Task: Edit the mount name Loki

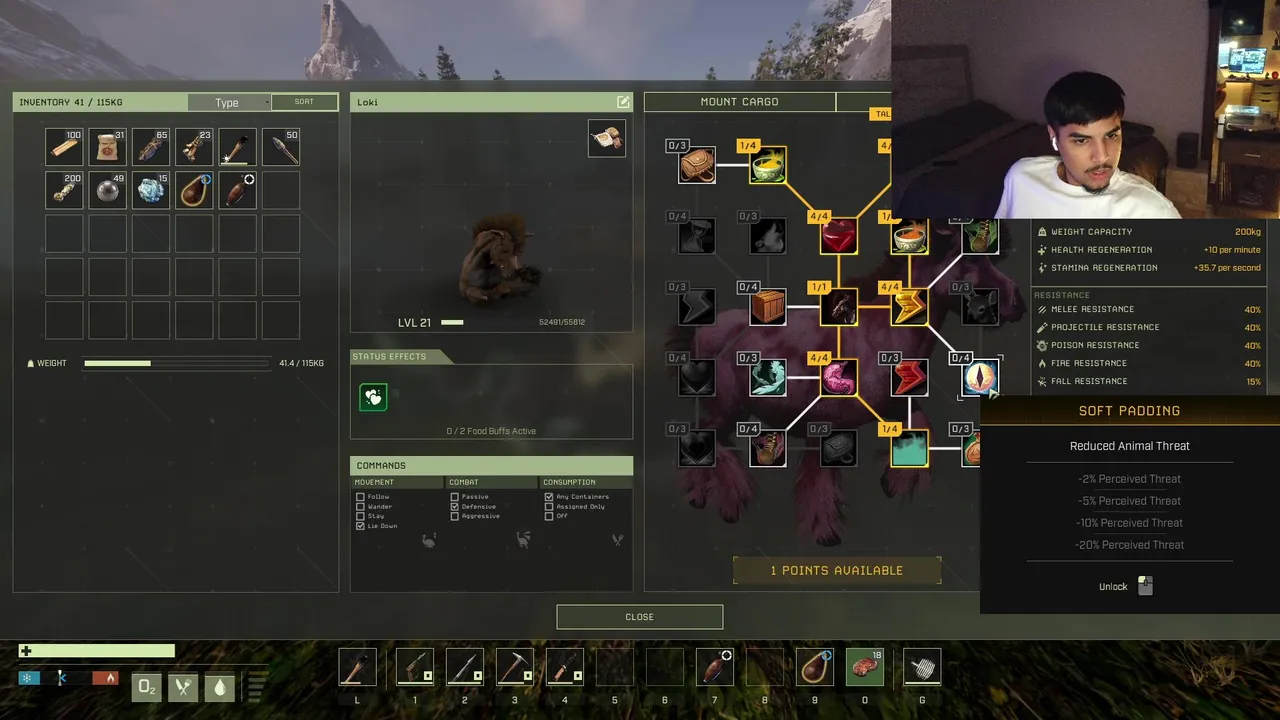Action: (x=623, y=102)
